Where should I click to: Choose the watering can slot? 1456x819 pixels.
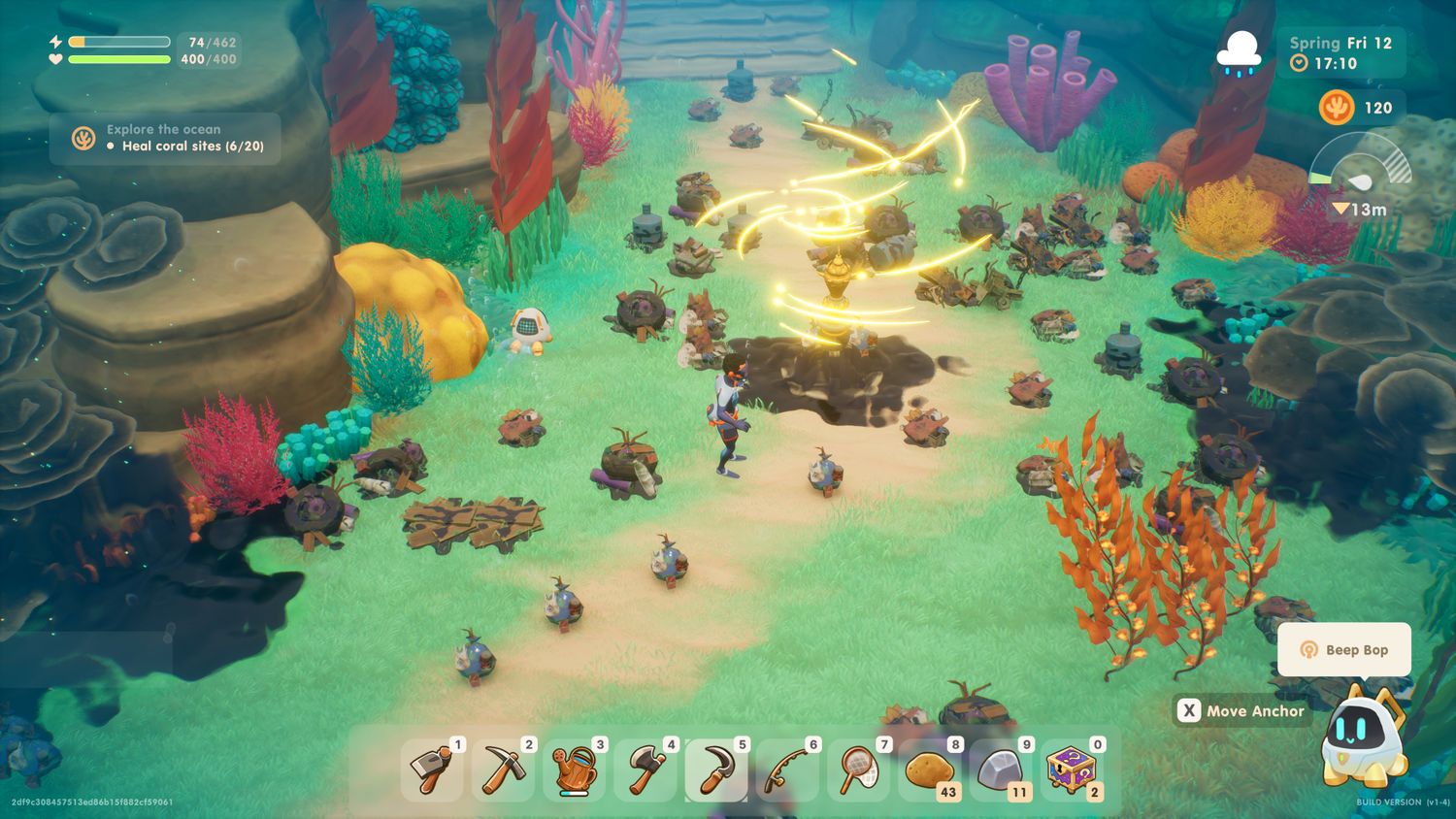pos(574,770)
